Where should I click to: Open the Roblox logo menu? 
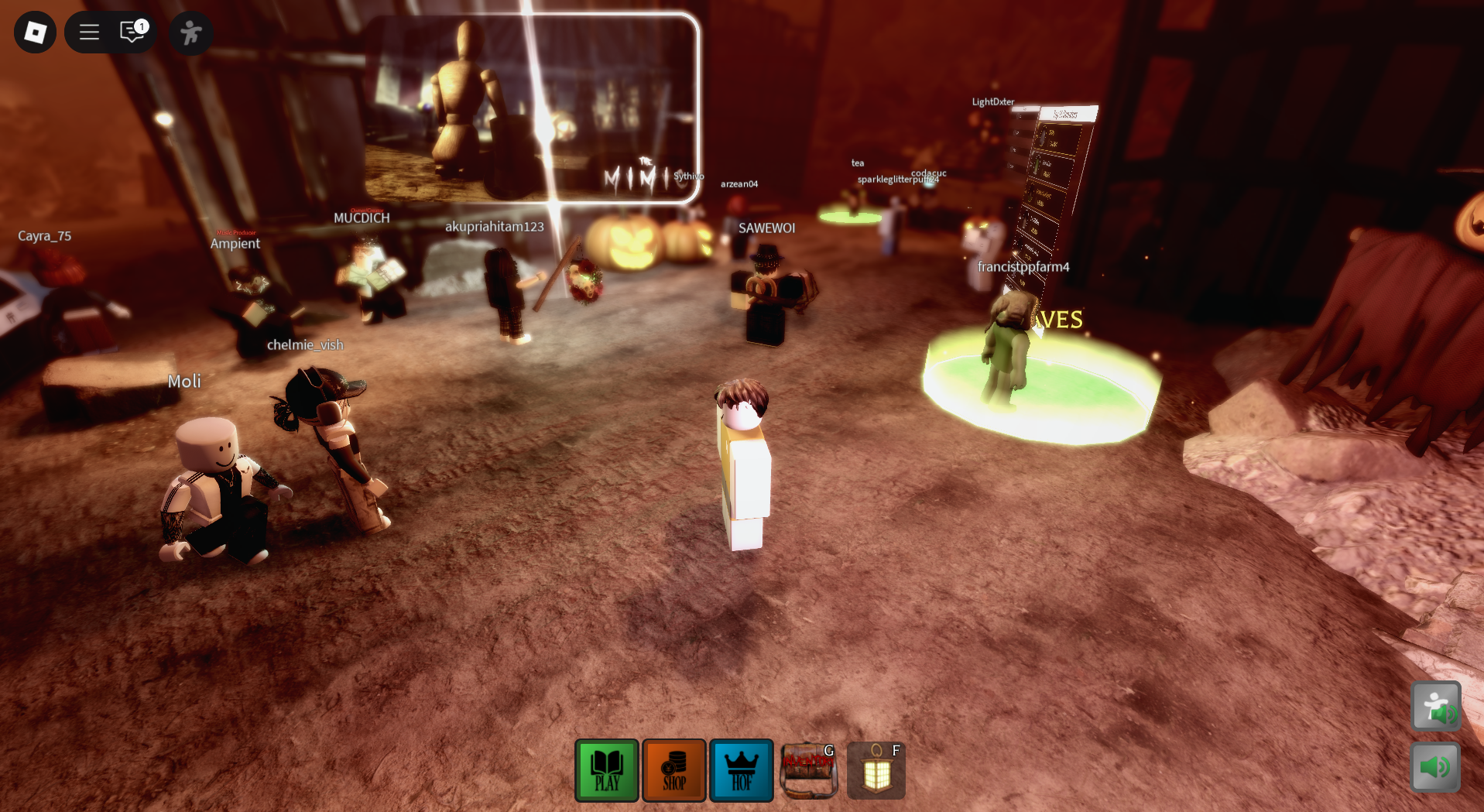pyautogui.click(x=36, y=33)
